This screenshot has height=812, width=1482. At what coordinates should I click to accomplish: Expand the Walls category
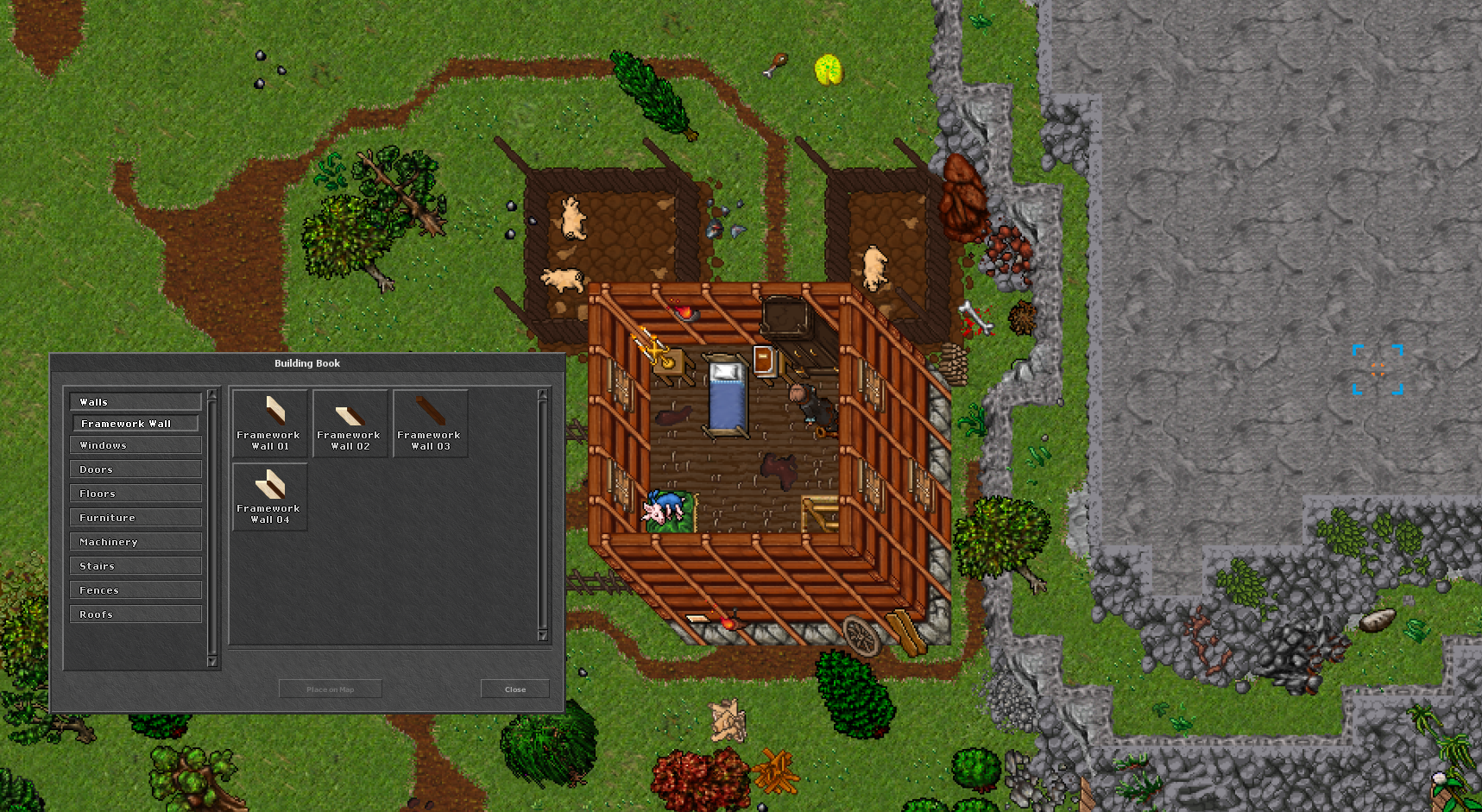click(135, 400)
